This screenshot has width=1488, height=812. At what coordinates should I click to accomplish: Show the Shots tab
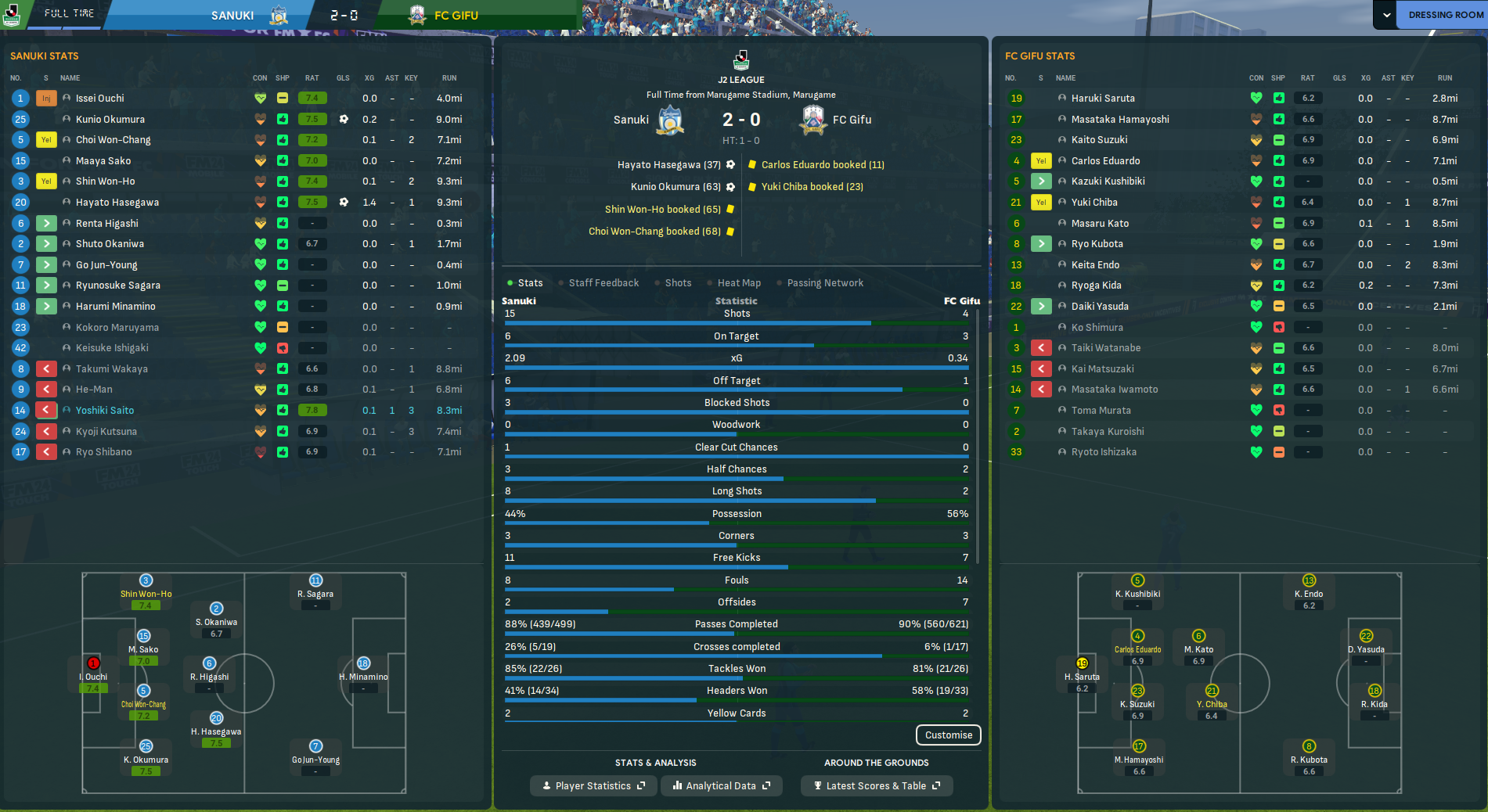(678, 283)
